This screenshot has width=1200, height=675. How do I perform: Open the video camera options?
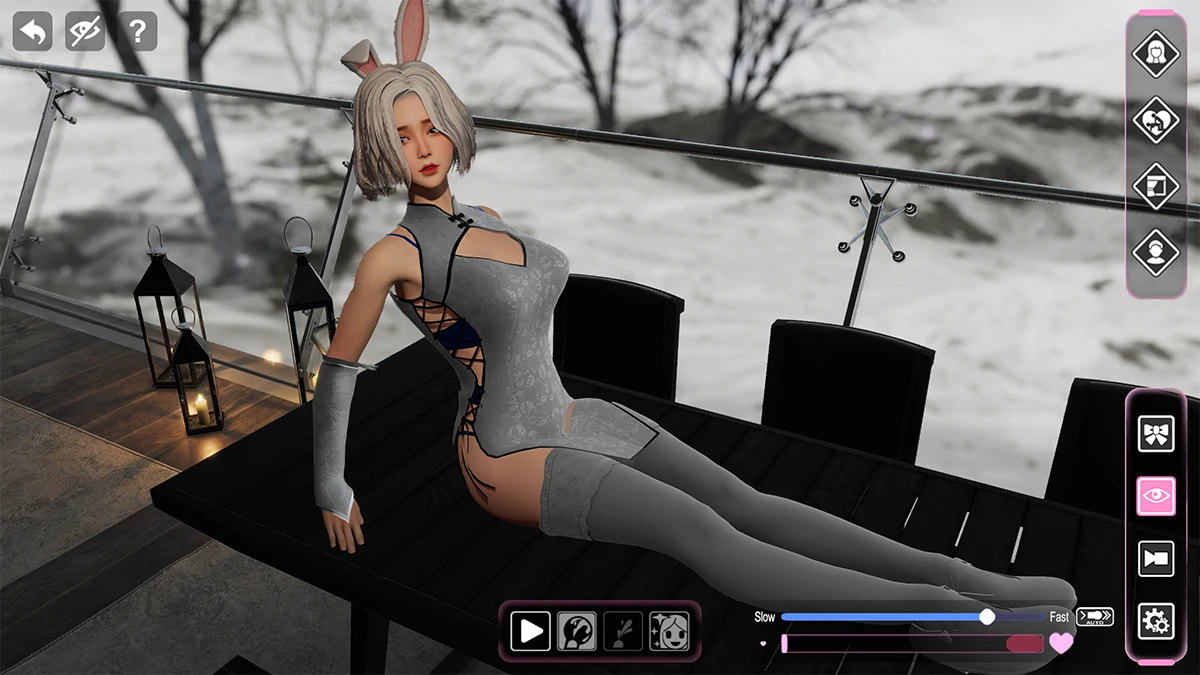[x=1156, y=559]
